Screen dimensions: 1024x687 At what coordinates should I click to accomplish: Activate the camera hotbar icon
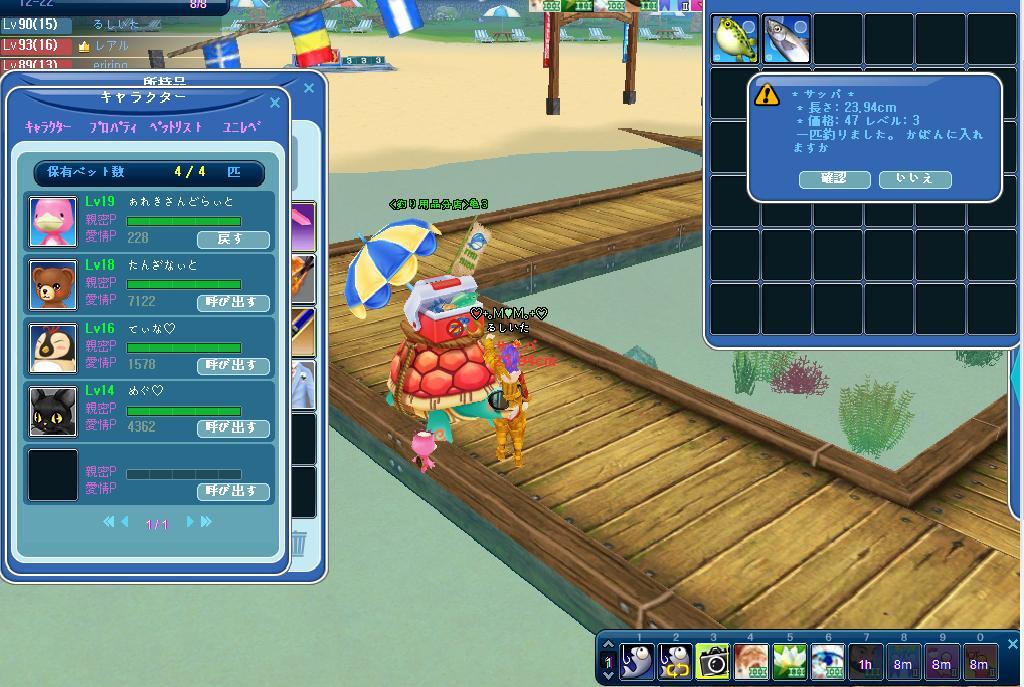pos(713,661)
